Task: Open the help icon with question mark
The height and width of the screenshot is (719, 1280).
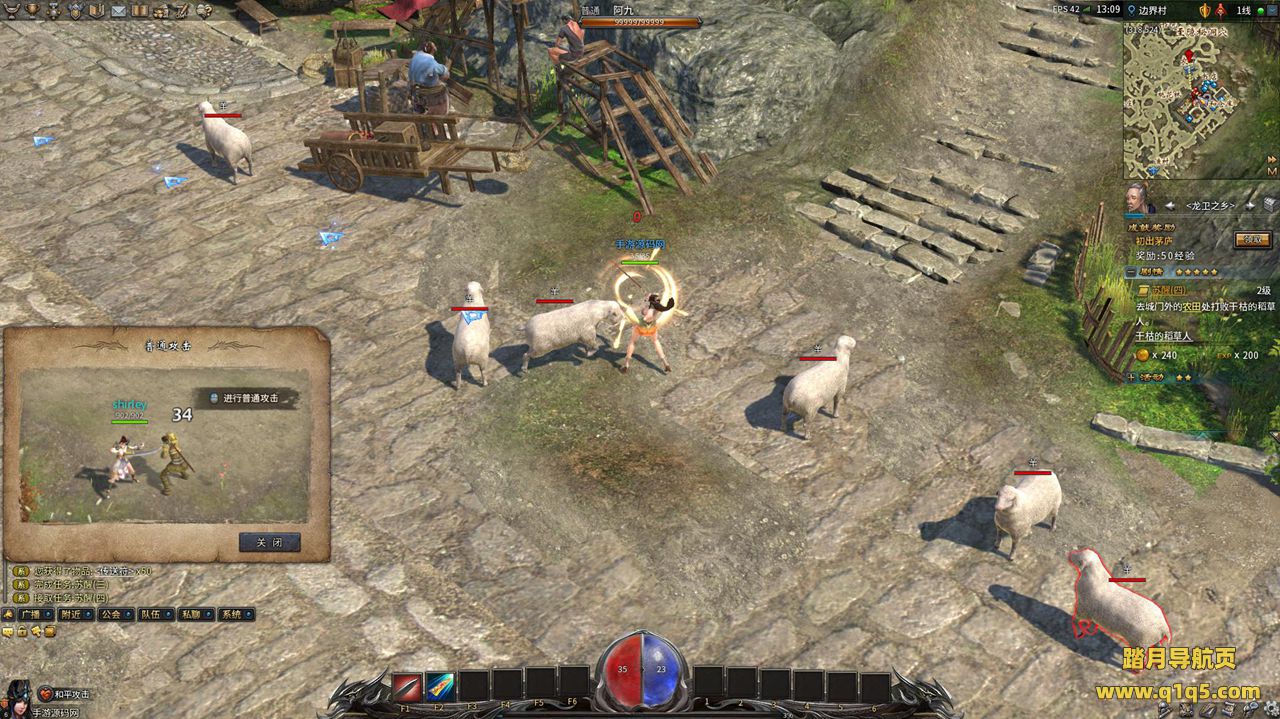Action: (204, 10)
